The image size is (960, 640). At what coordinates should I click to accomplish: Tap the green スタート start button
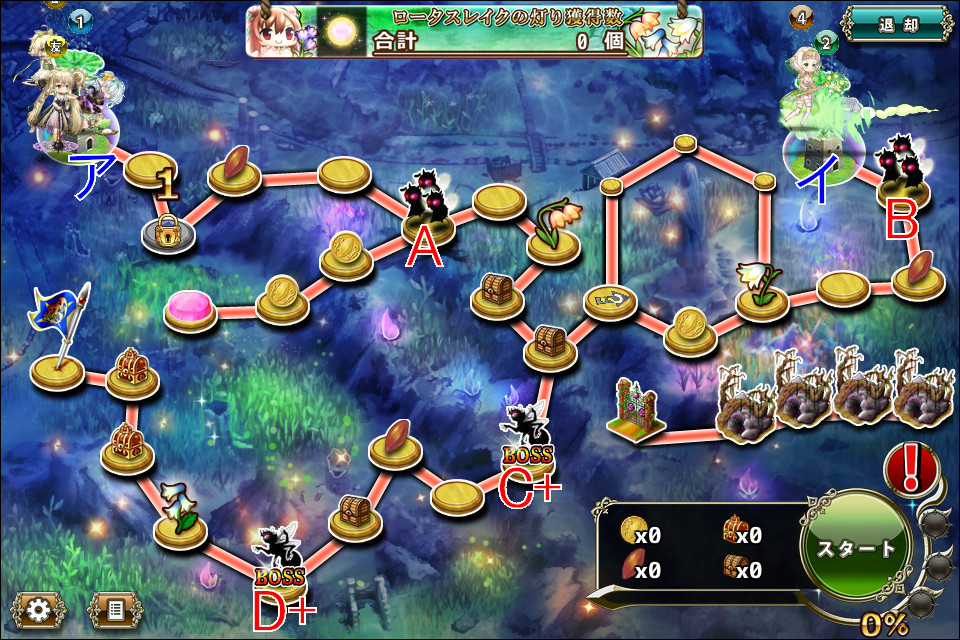click(857, 549)
